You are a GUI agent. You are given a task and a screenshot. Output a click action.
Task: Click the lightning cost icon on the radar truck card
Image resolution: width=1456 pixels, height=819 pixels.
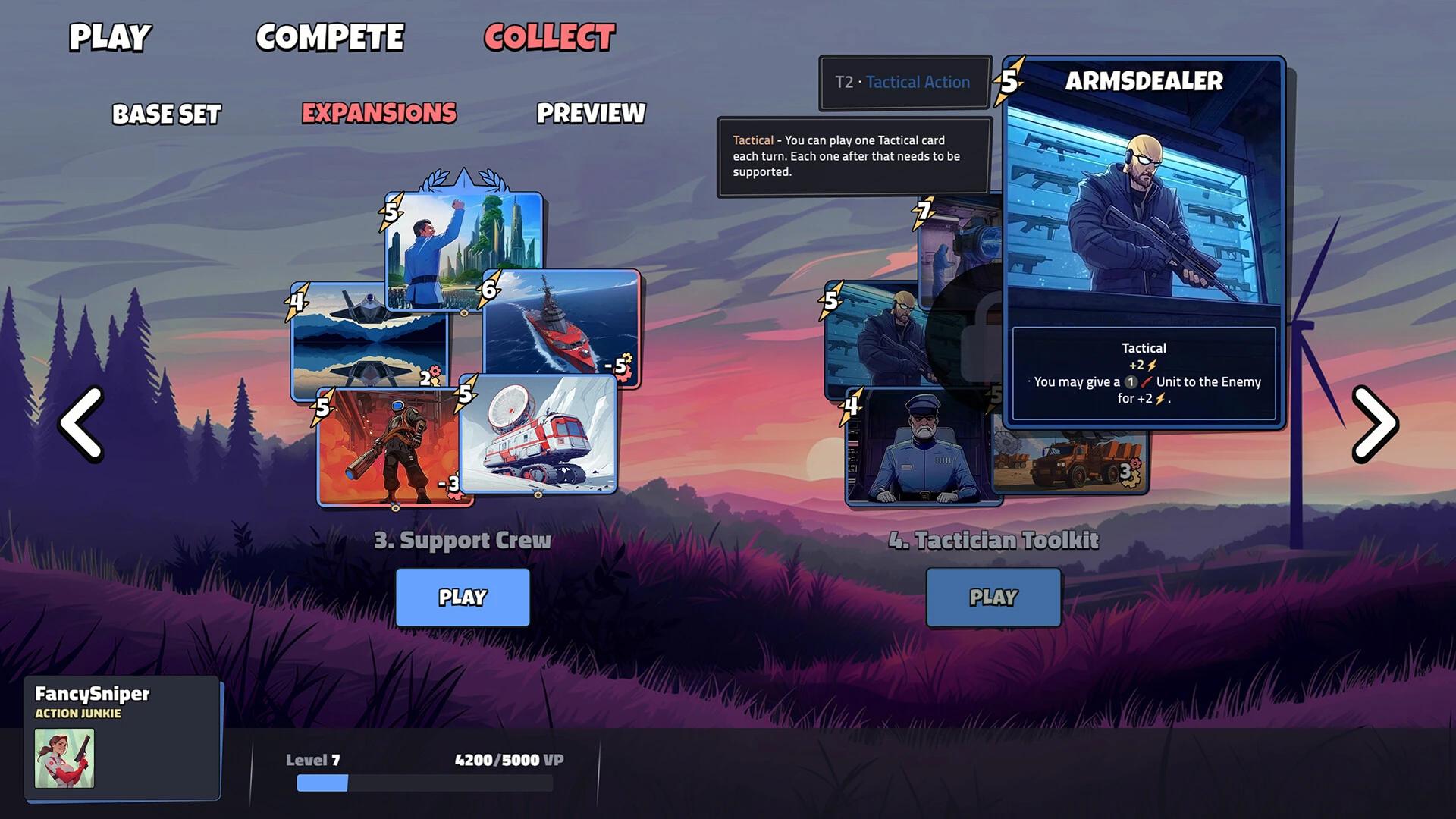coord(464,394)
